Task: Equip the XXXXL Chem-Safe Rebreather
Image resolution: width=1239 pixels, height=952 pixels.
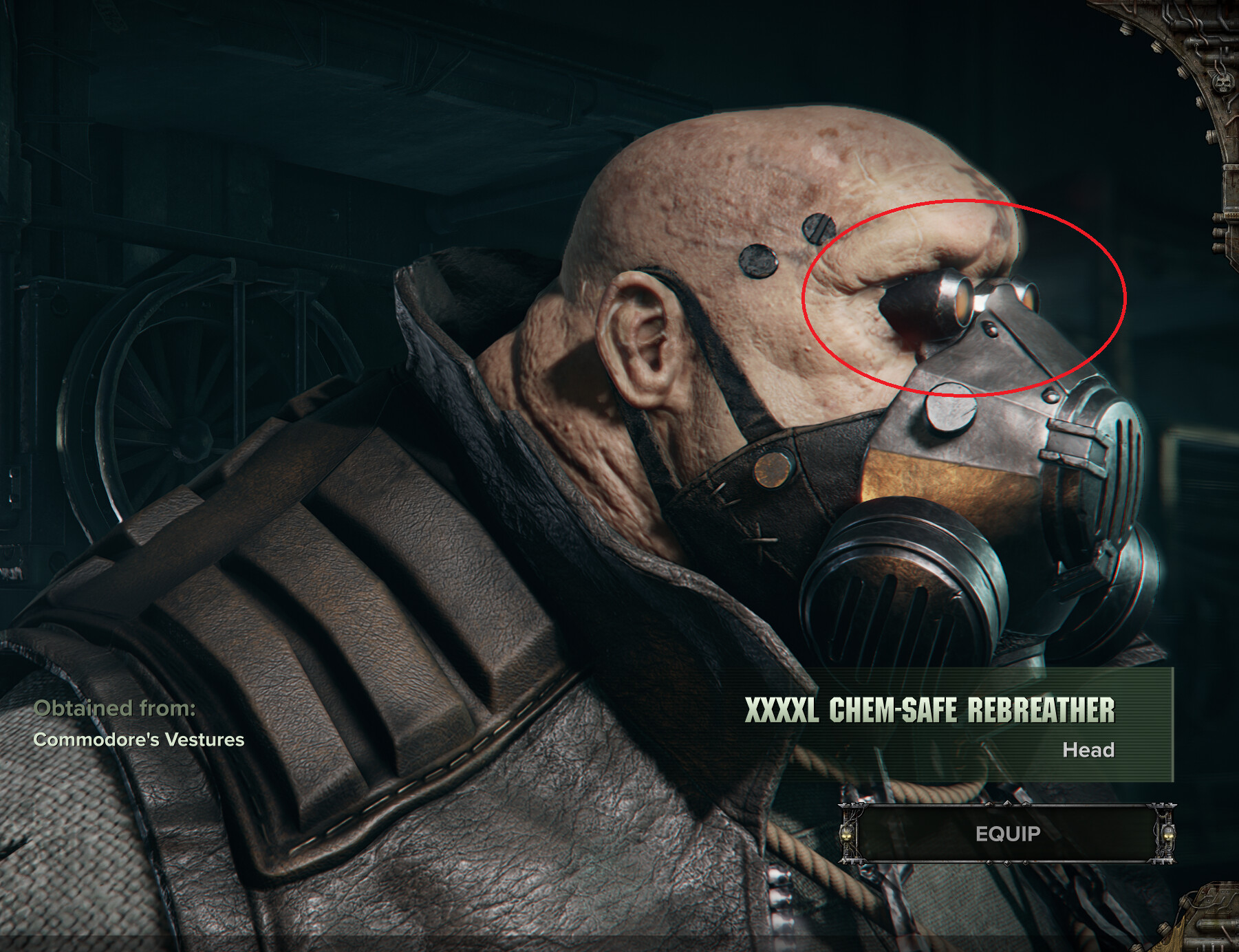Action: pyautogui.click(x=1007, y=834)
